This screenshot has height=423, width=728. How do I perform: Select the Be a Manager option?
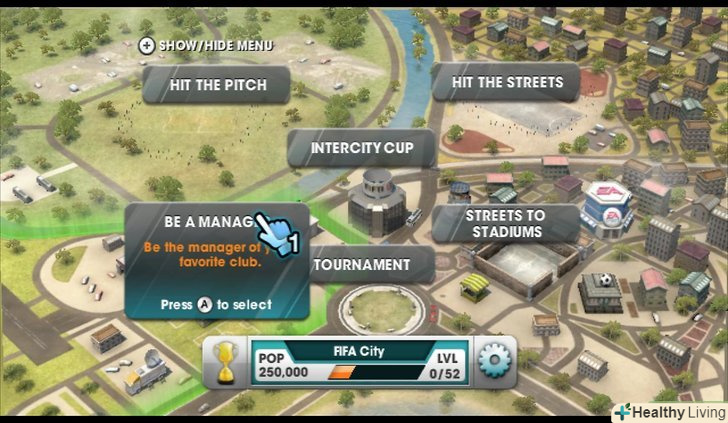coord(205,222)
